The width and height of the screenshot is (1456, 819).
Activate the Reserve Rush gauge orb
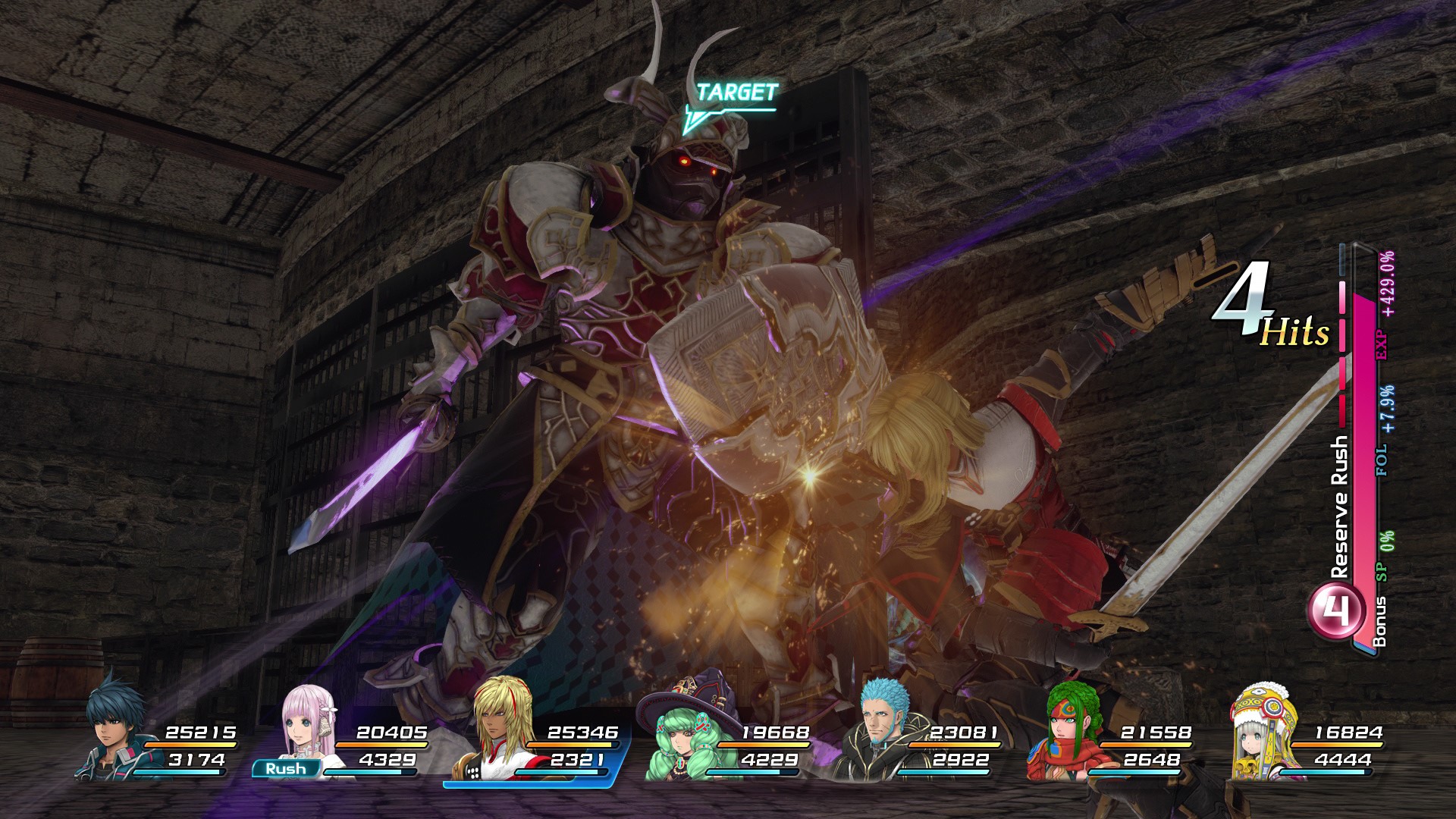point(1334,610)
